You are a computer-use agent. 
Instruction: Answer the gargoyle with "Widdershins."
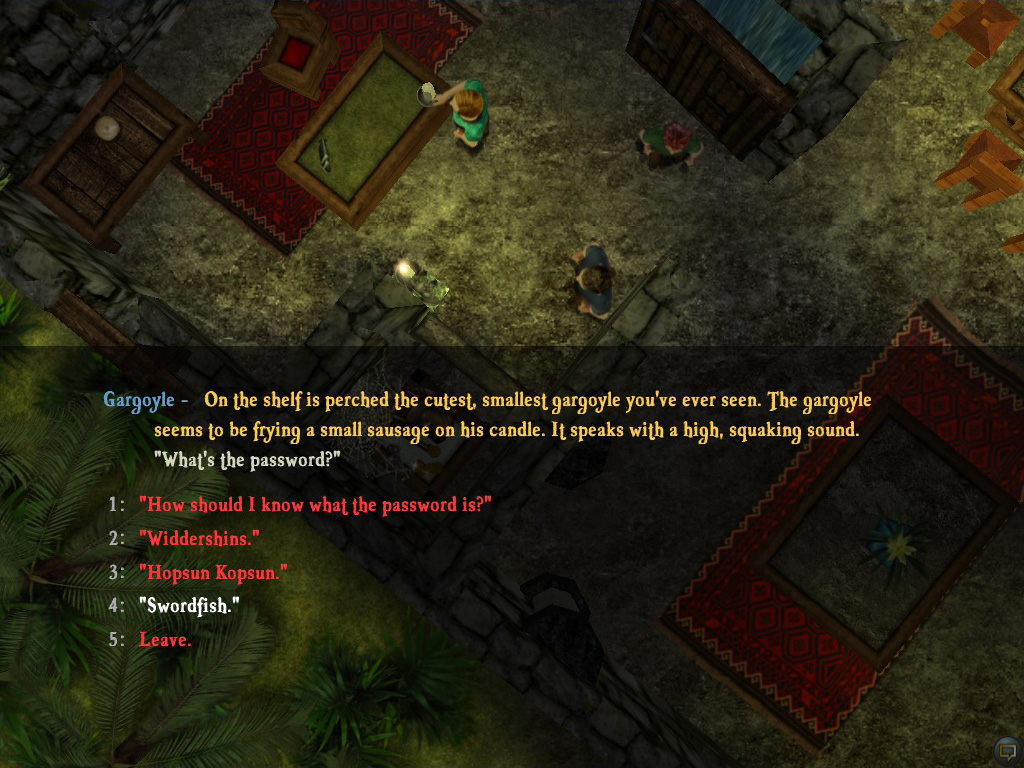199,539
